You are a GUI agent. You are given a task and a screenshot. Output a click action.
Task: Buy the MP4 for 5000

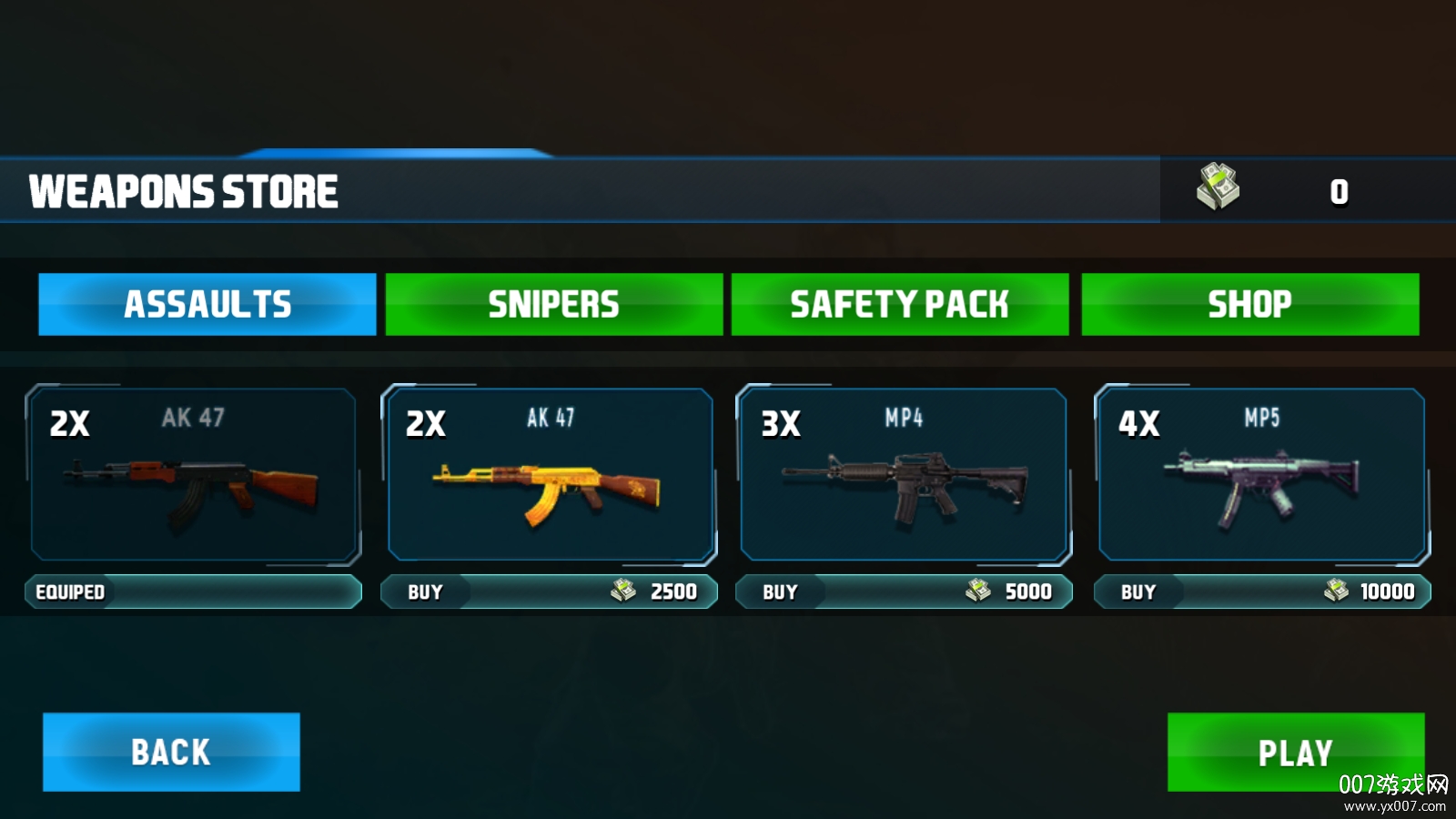tap(904, 591)
